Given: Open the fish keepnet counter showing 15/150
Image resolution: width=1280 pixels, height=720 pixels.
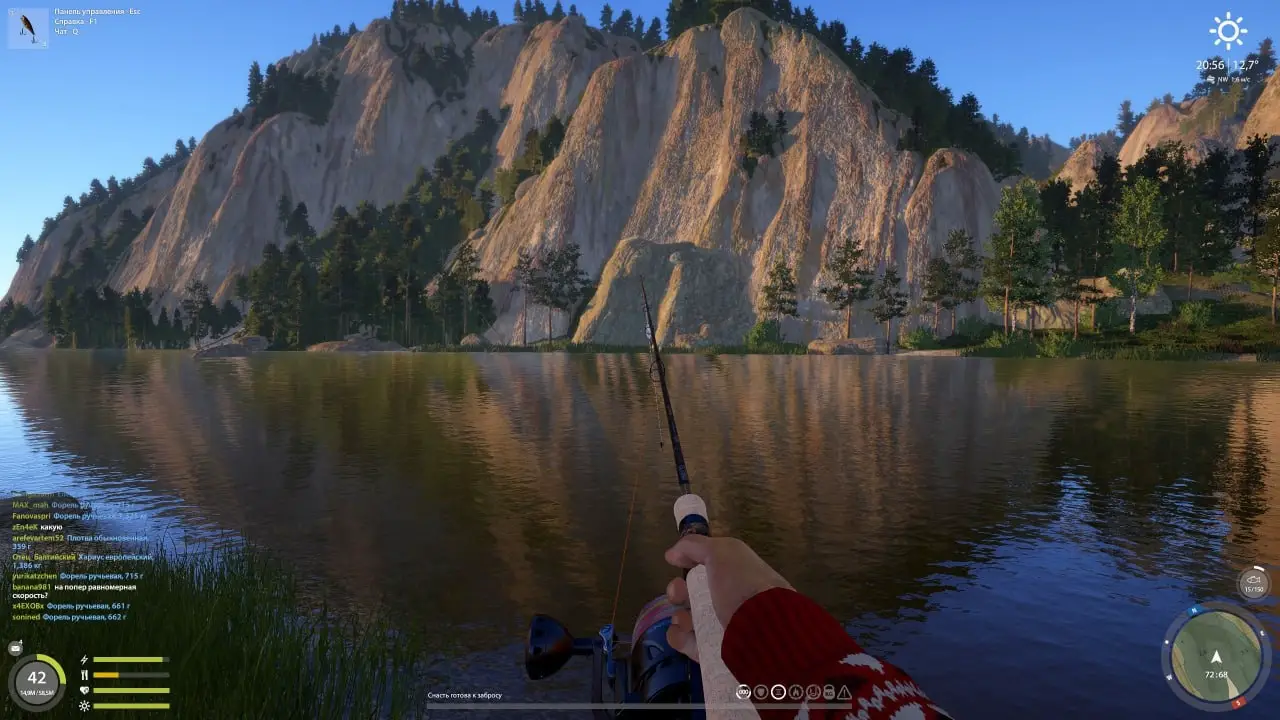Looking at the screenshot, I should pyautogui.click(x=1253, y=583).
